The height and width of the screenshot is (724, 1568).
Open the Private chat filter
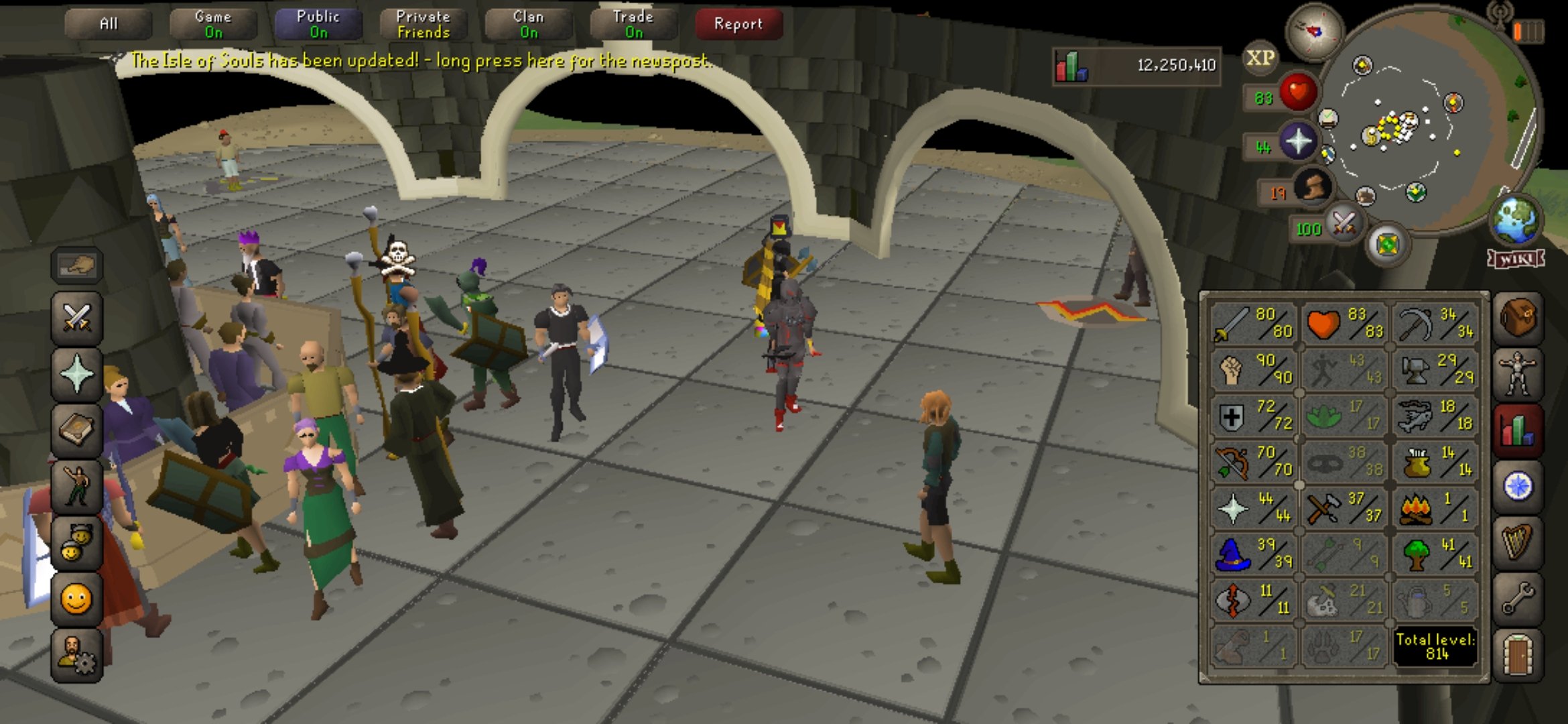pyautogui.click(x=423, y=24)
